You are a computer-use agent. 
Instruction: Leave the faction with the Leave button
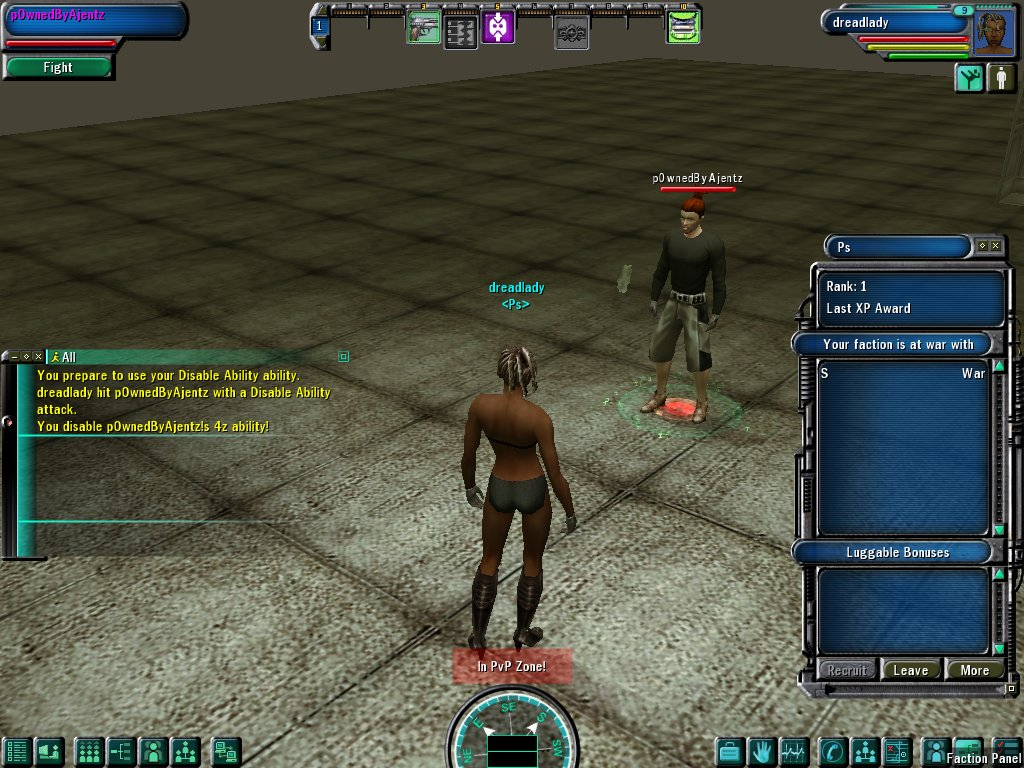[x=910, y=670]
